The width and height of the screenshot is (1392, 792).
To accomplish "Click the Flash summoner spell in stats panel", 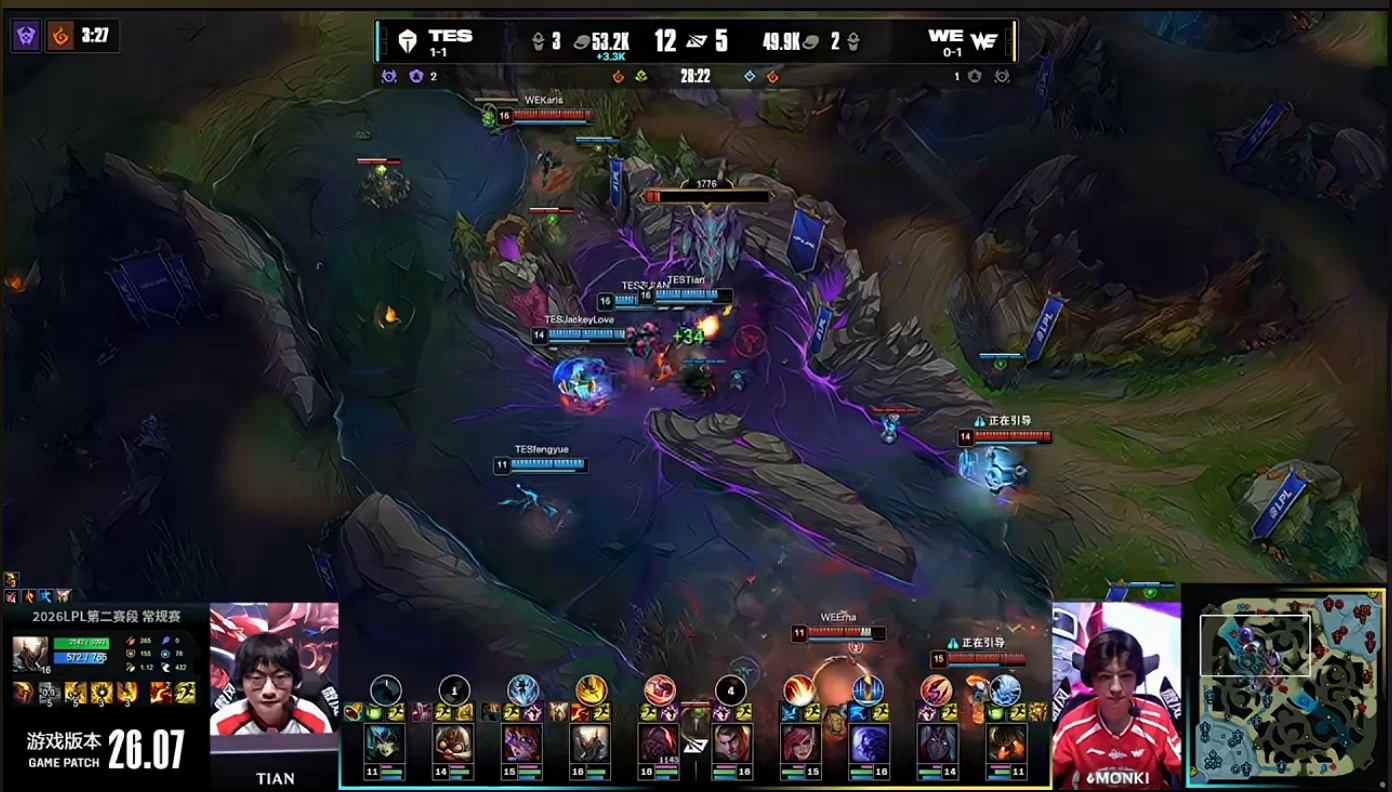I will [x=186, y=692].
